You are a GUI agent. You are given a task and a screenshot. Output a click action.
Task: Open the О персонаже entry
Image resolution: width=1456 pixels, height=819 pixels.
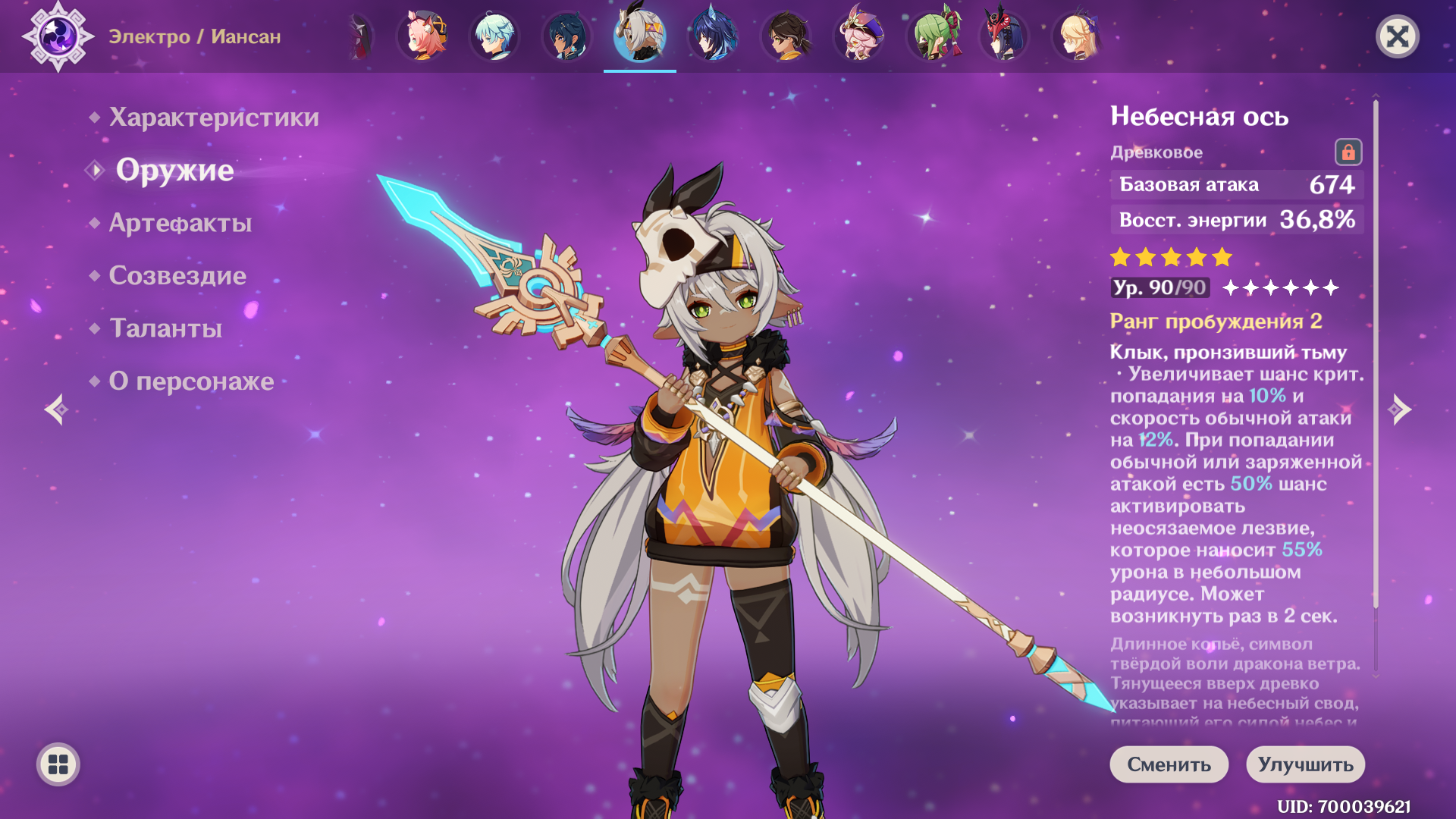tap(191, 381)
